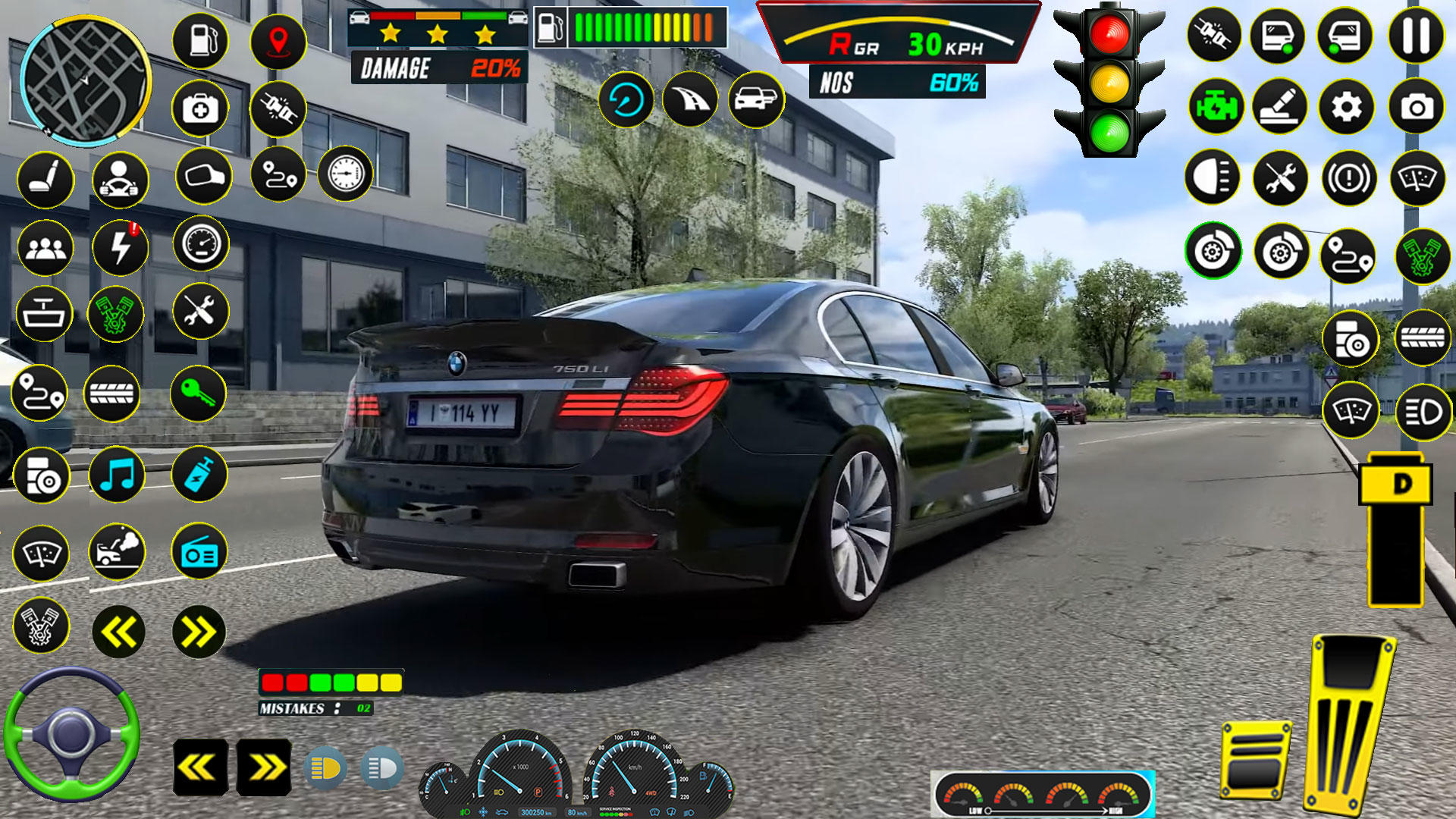Screen dimensions: 1456x819
Task: Open the music player icon
Action: click(118, 474)
